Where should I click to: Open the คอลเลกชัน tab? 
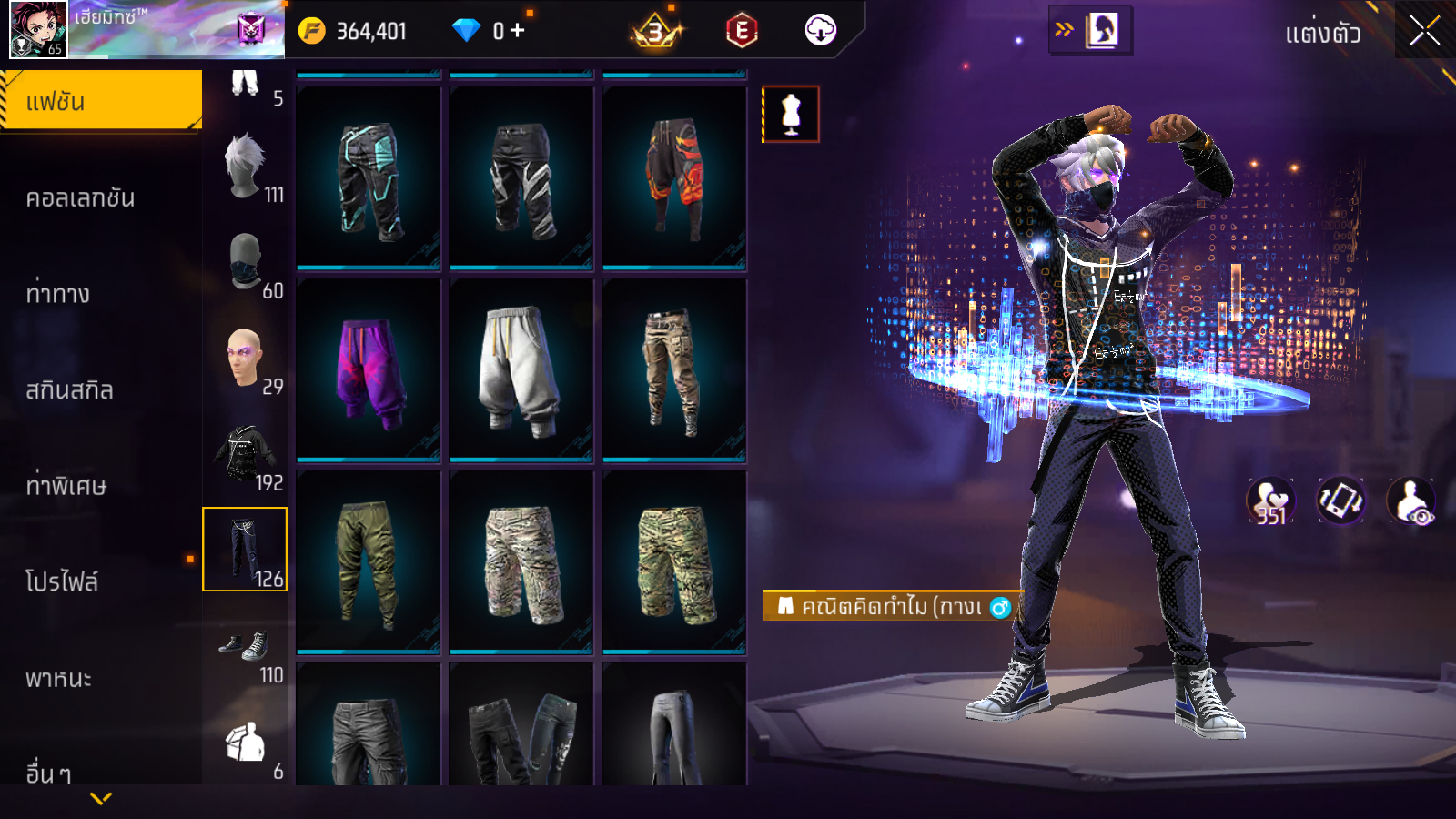tap(81, 197)
